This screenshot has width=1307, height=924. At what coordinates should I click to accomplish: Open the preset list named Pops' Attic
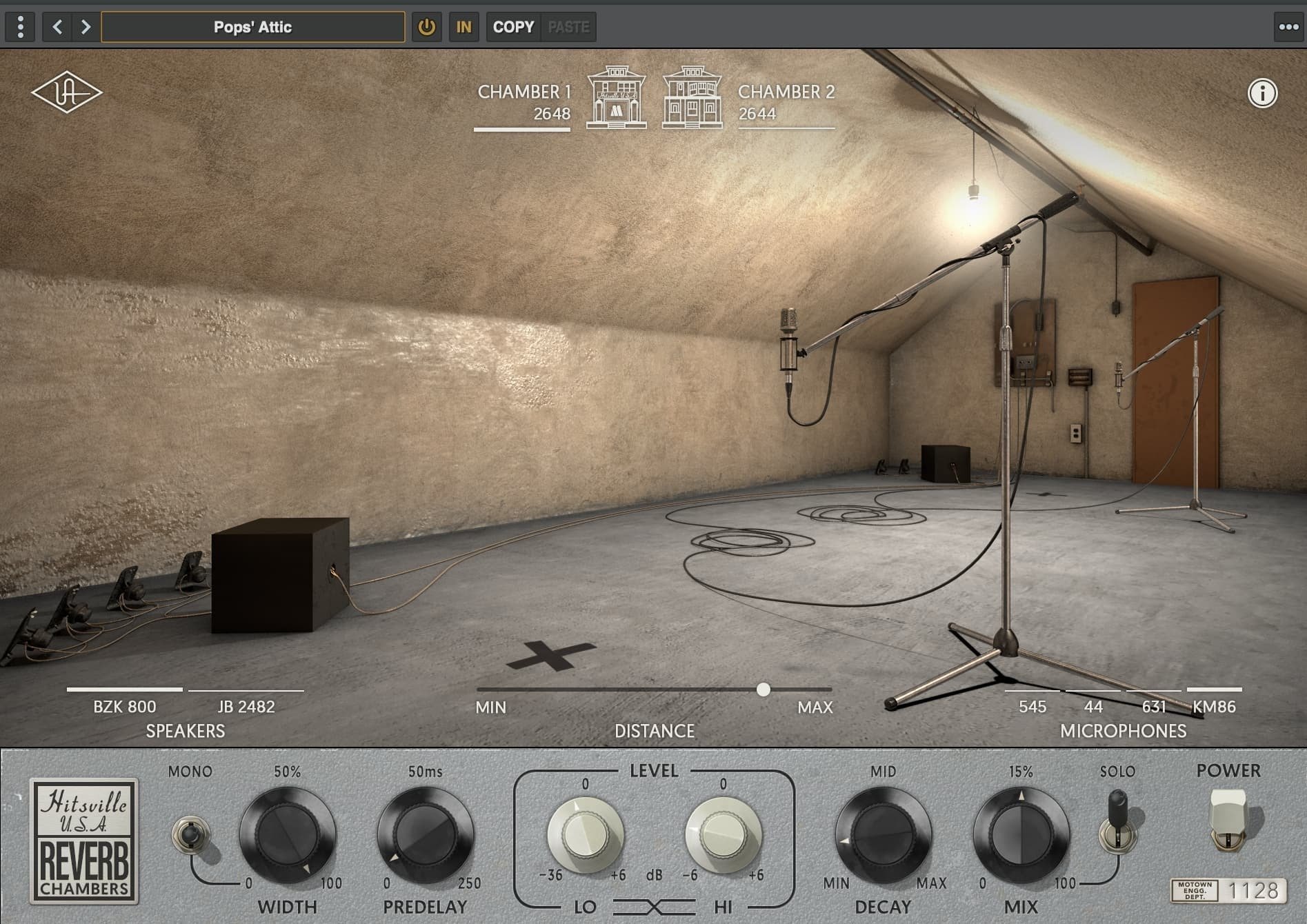click(x=252, y=27)
